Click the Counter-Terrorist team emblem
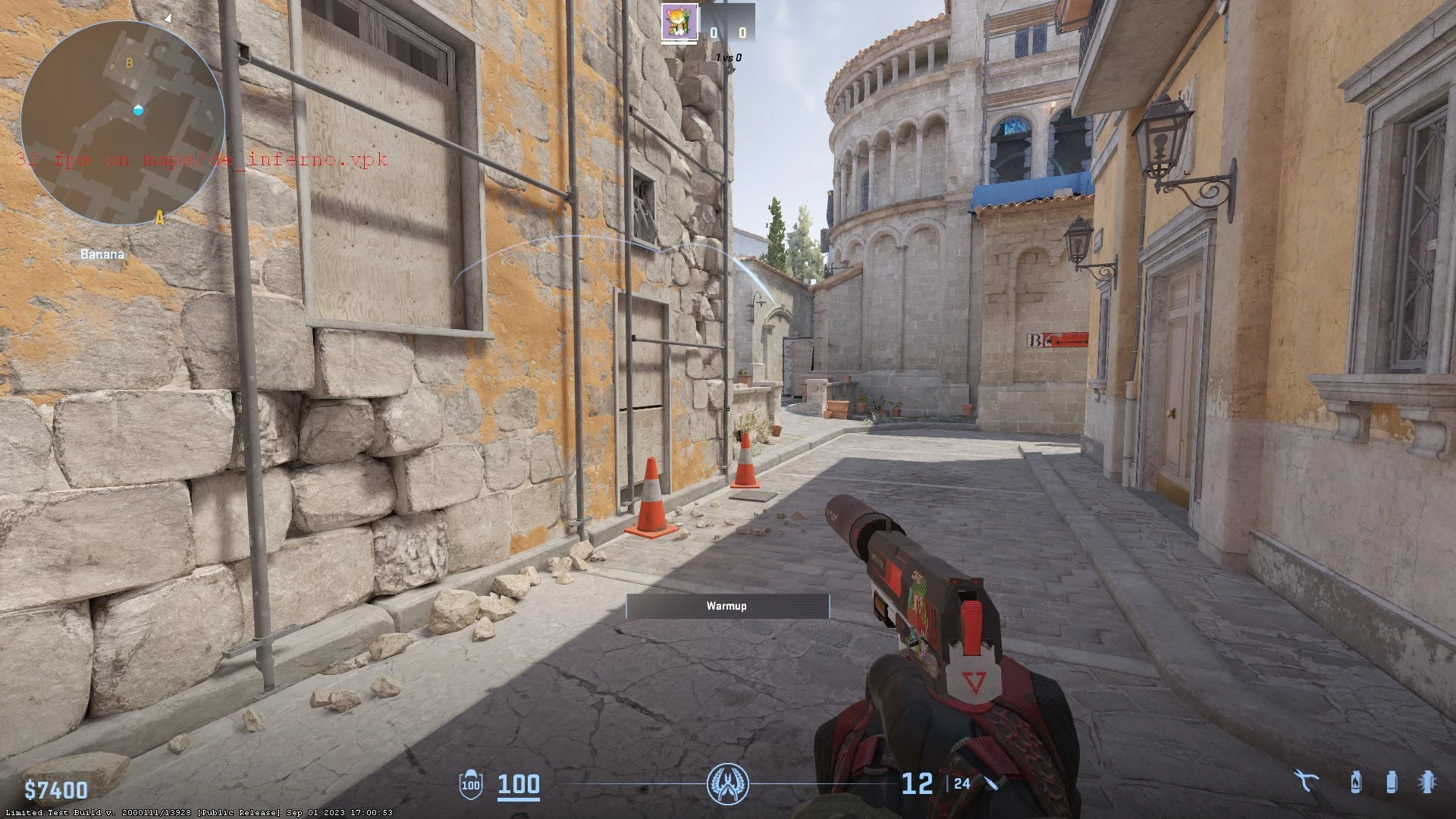This screenshot has width=1456, height=819. (727, 784)
